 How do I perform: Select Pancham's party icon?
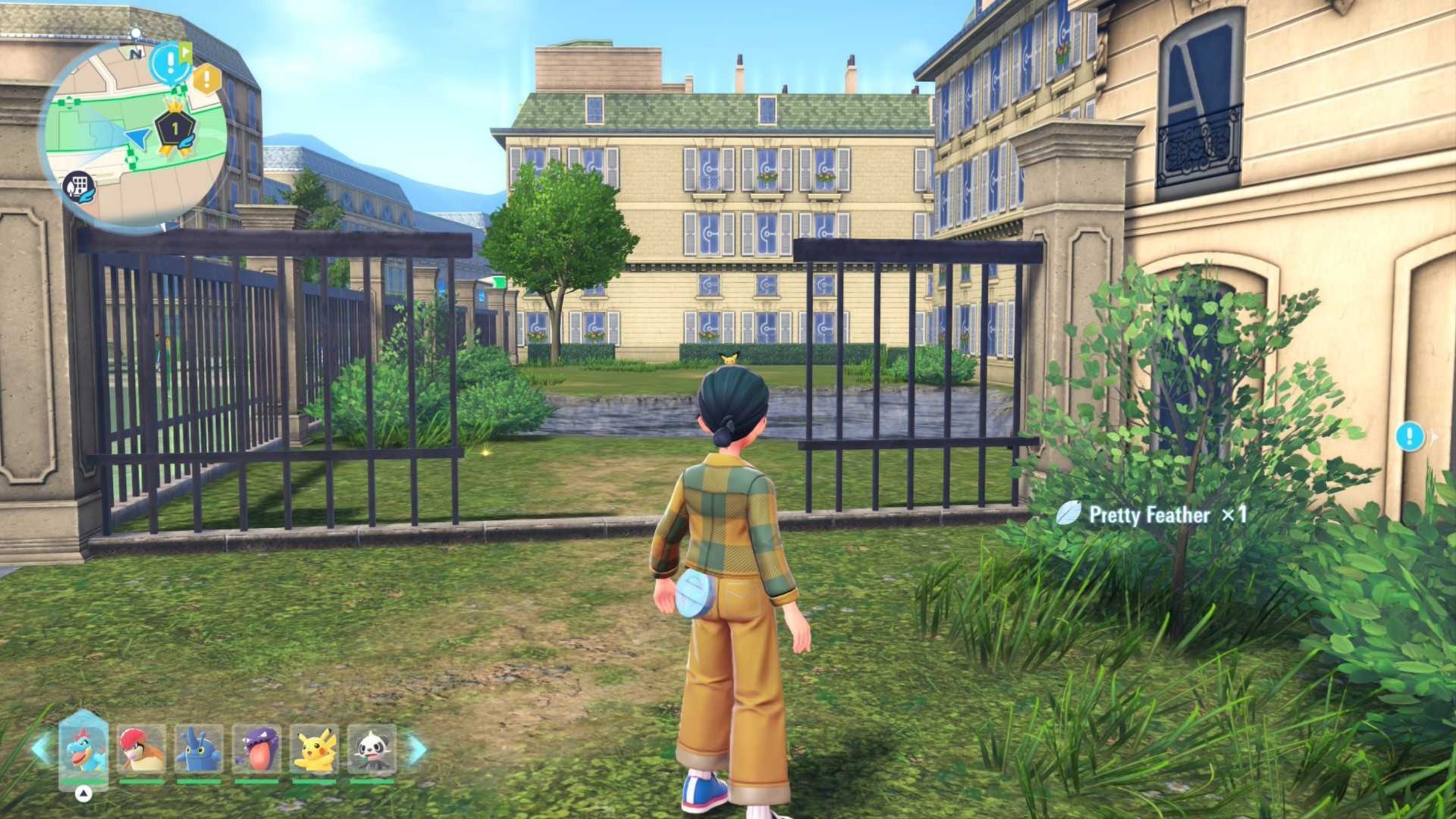[x=374, y=748]
